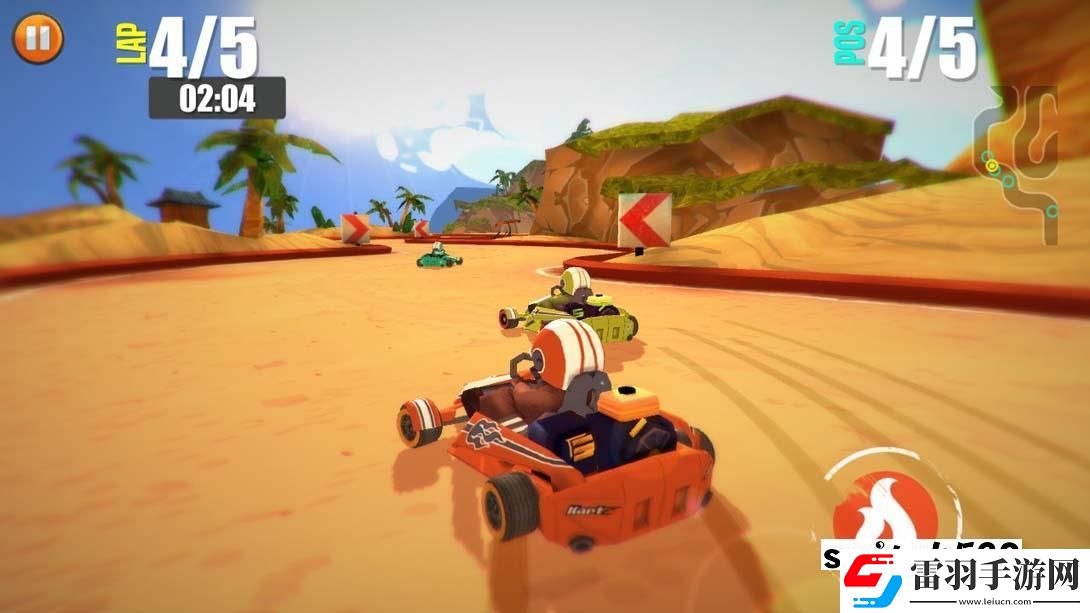Pause the race with the orange button
Viewport: 1090px width, 613px height.
(38, 38)
